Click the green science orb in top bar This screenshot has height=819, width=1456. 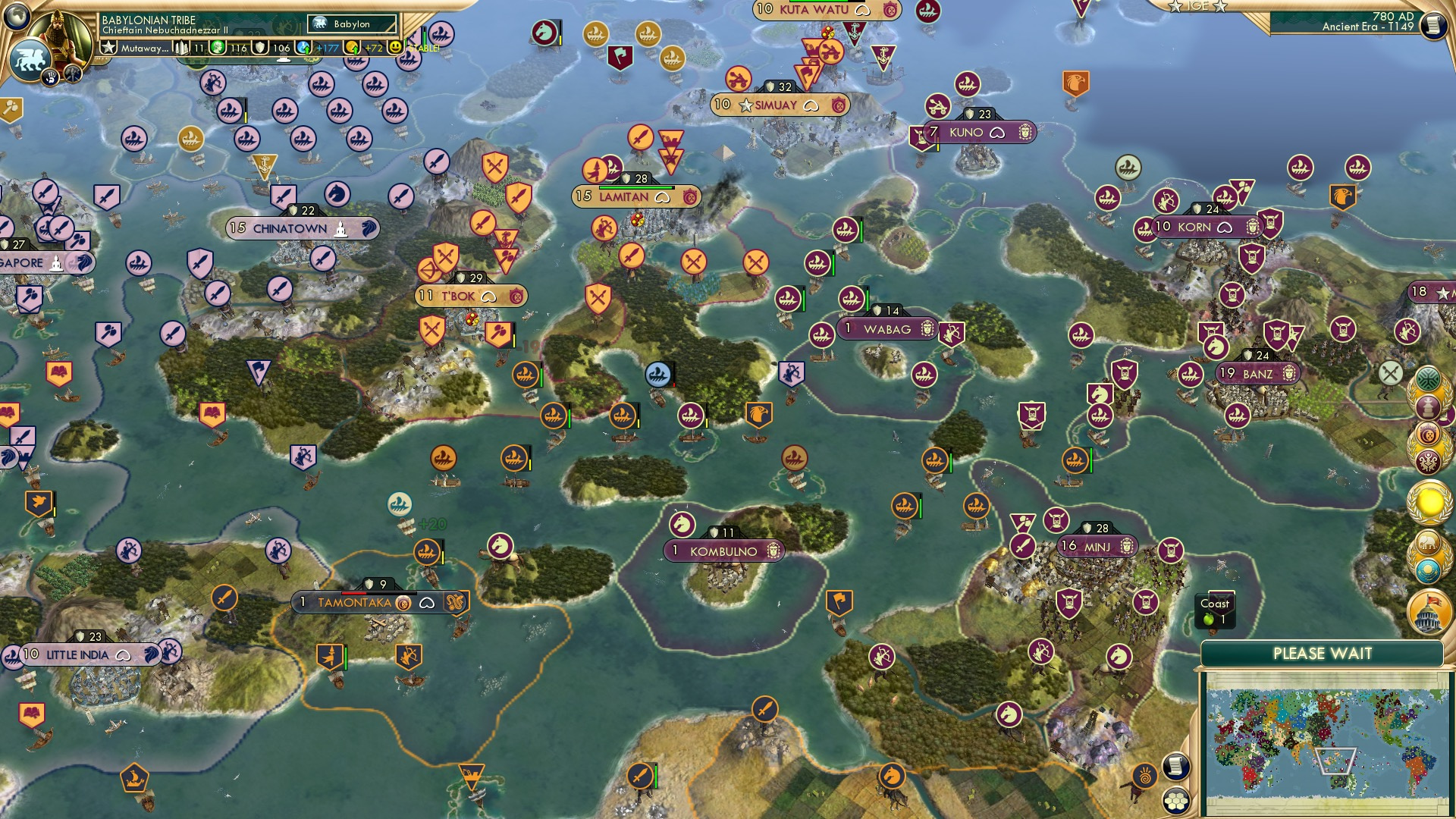coord(218,46)
